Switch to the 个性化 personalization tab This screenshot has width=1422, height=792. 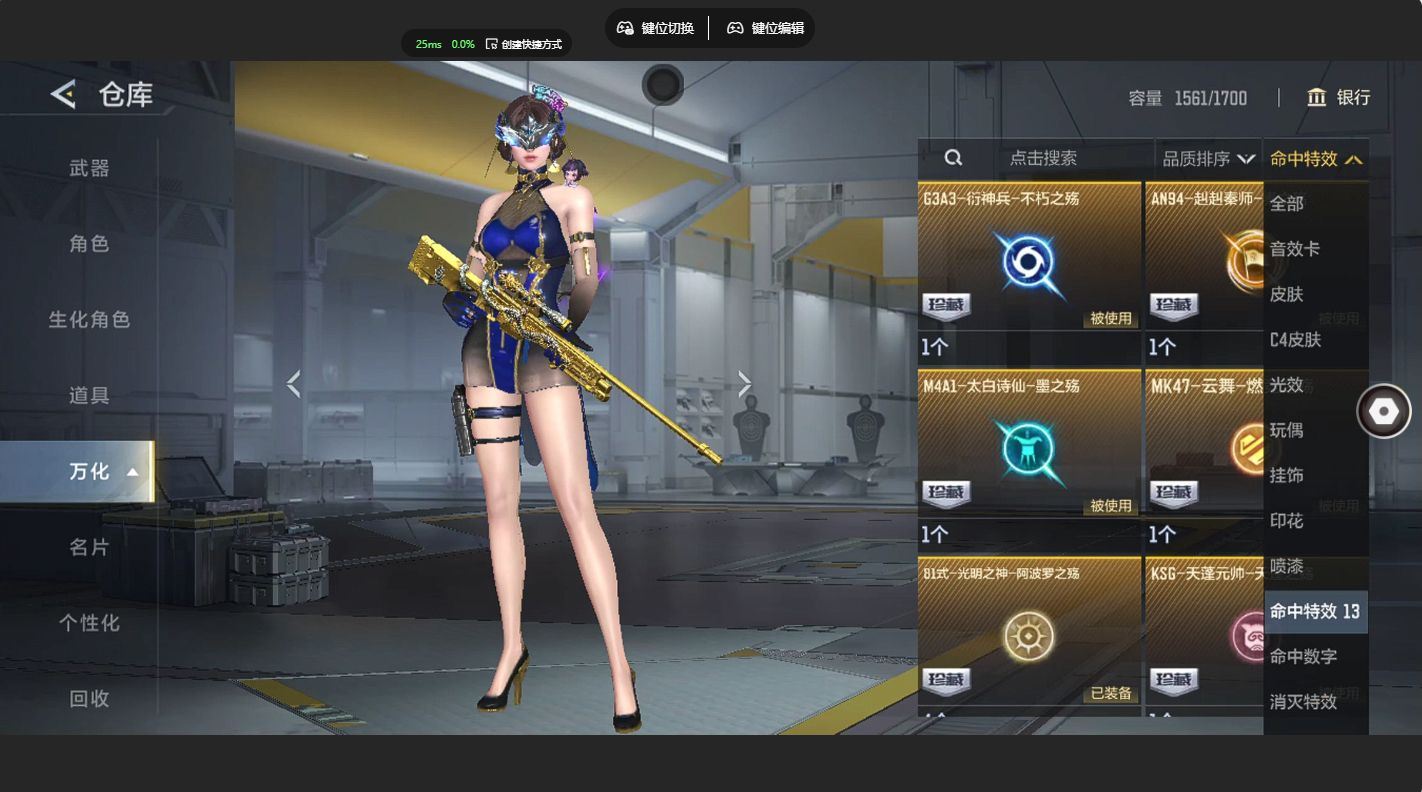tap(89, 623)
